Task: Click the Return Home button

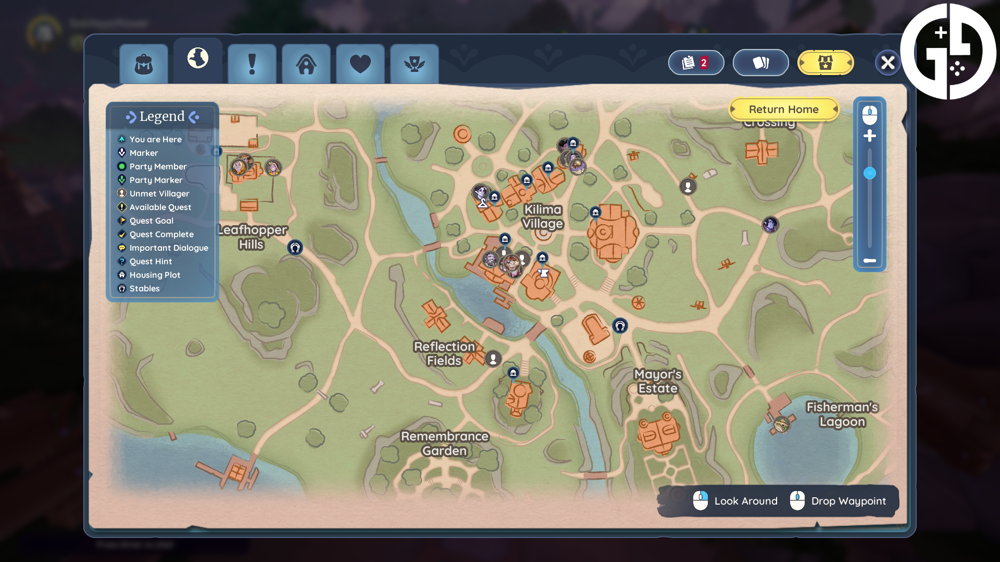Action: pos(783,109)
